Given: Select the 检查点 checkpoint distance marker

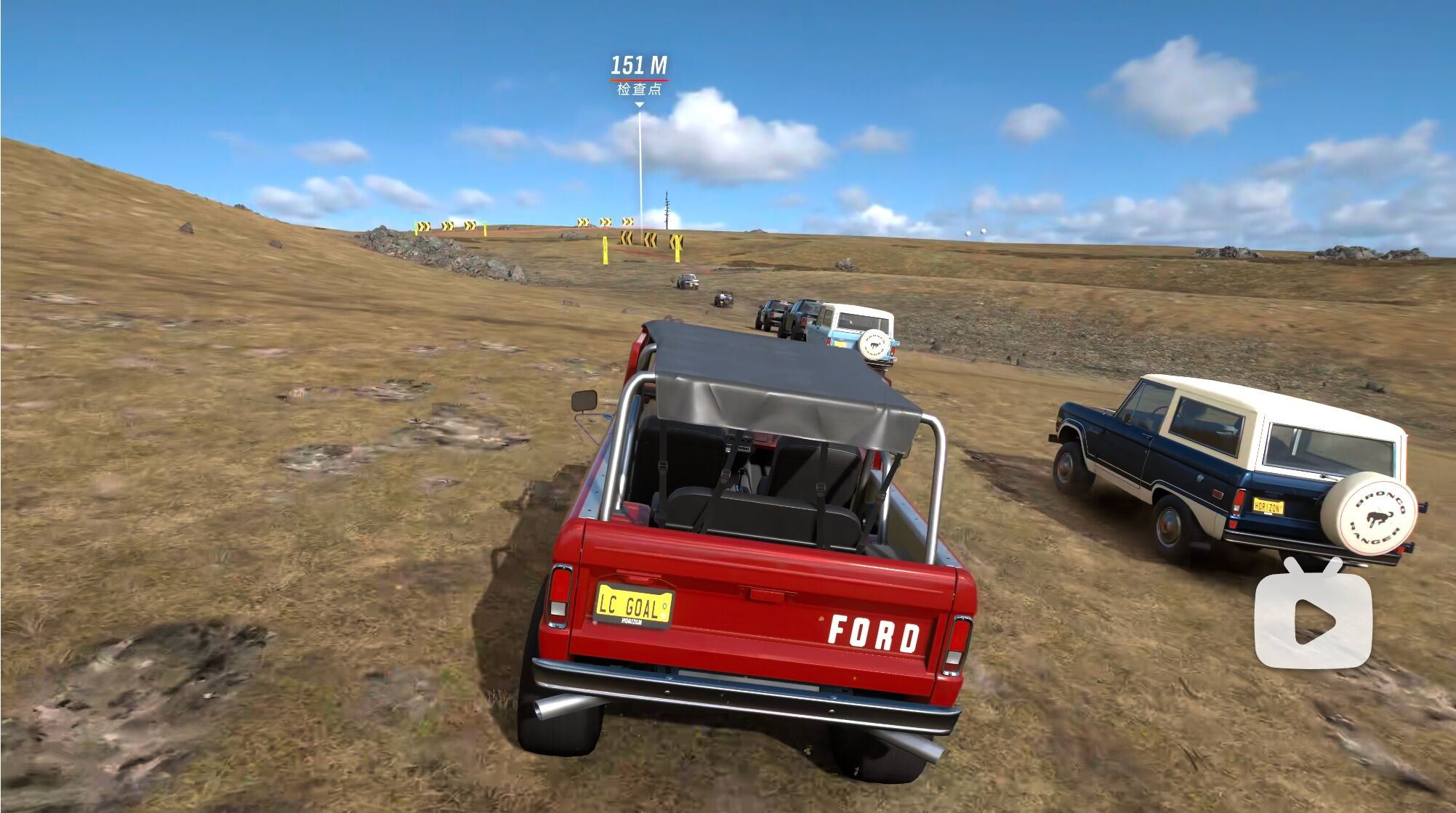Looking at the screenshot, I should [x=639, y=76].
